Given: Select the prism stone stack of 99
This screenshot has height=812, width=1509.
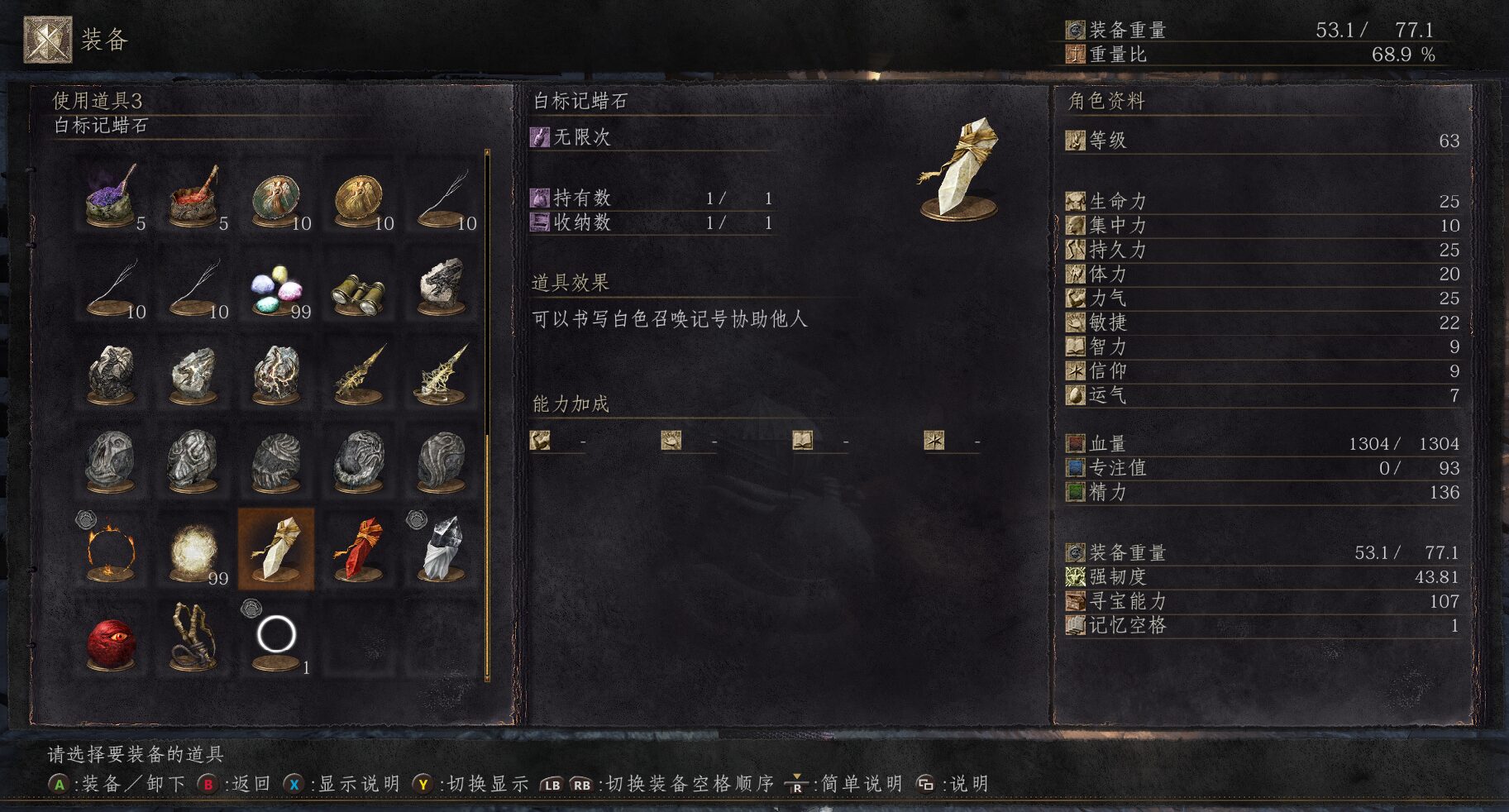Looking at the screenshot, I should (x=275, y=289).
